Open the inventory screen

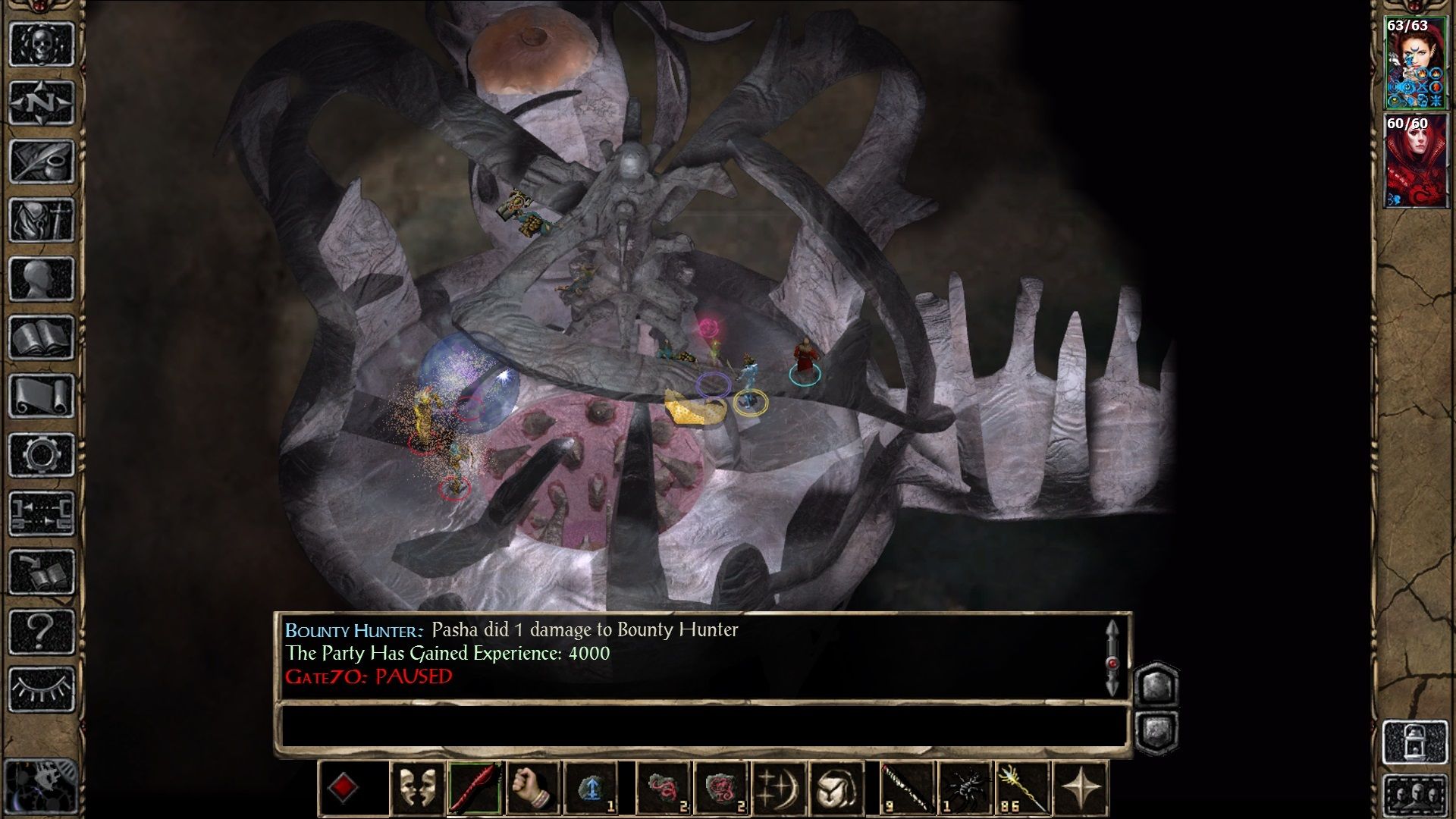[42, 220]
